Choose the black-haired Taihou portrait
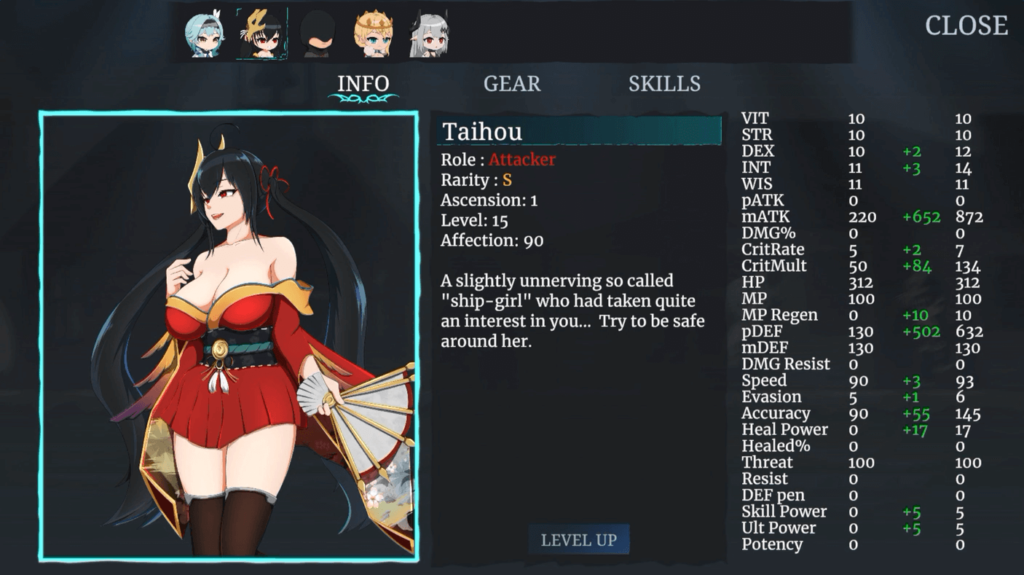The width and height of the screenshot is (1024, 575). click(261, 35)
